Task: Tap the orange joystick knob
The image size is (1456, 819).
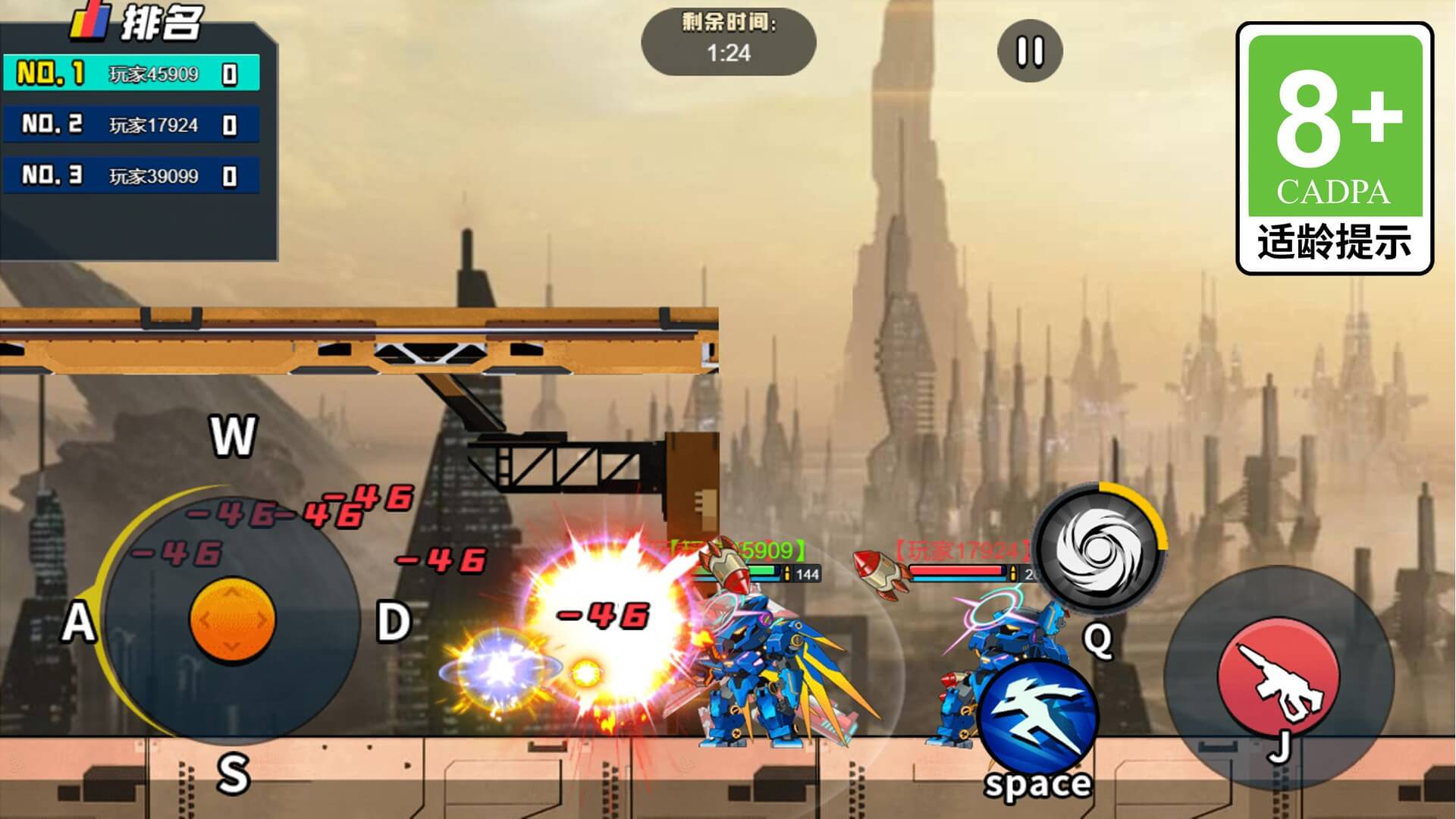Action: pos(232,619)
